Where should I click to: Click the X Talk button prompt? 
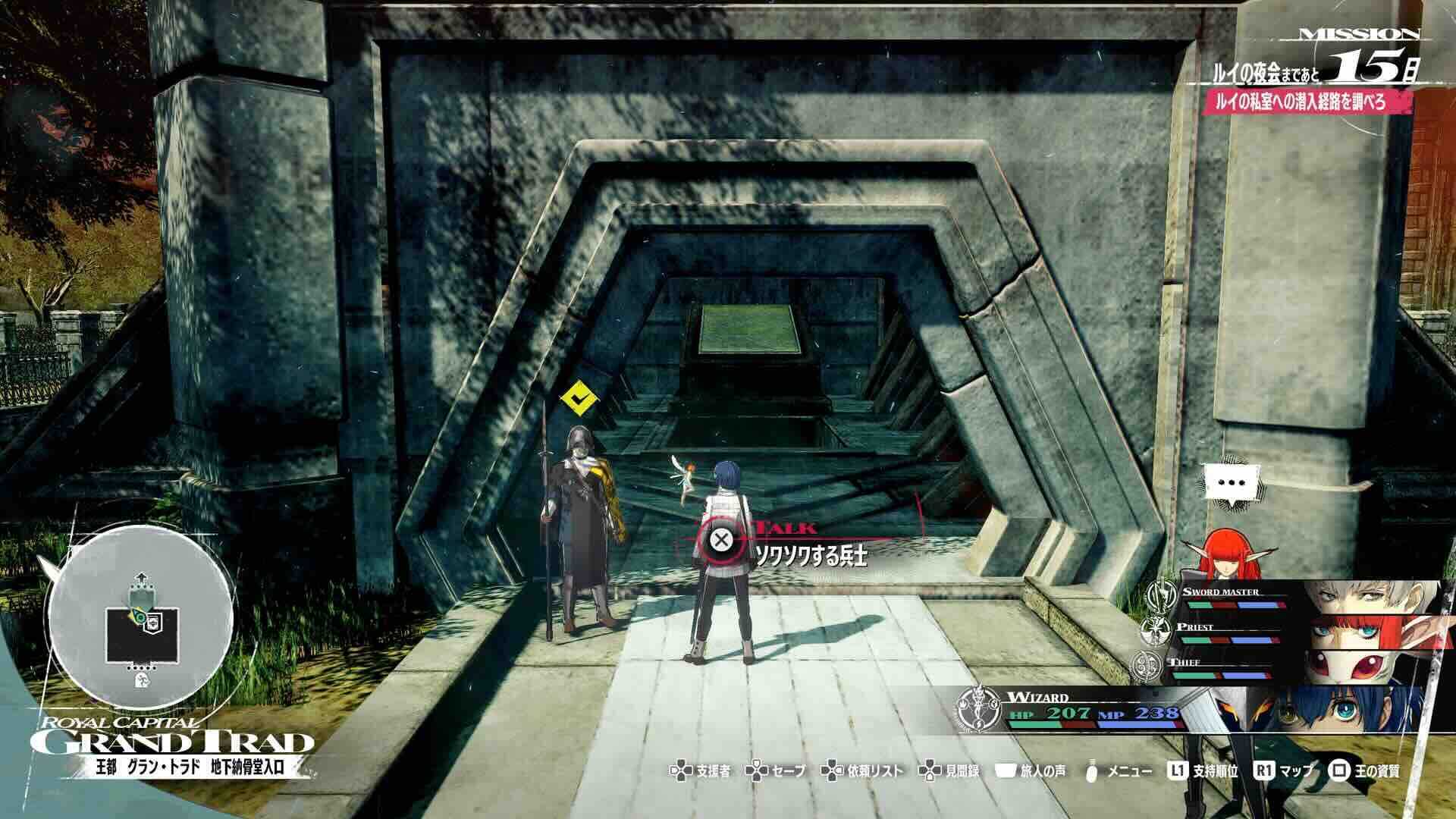click(x=720, y=540)
